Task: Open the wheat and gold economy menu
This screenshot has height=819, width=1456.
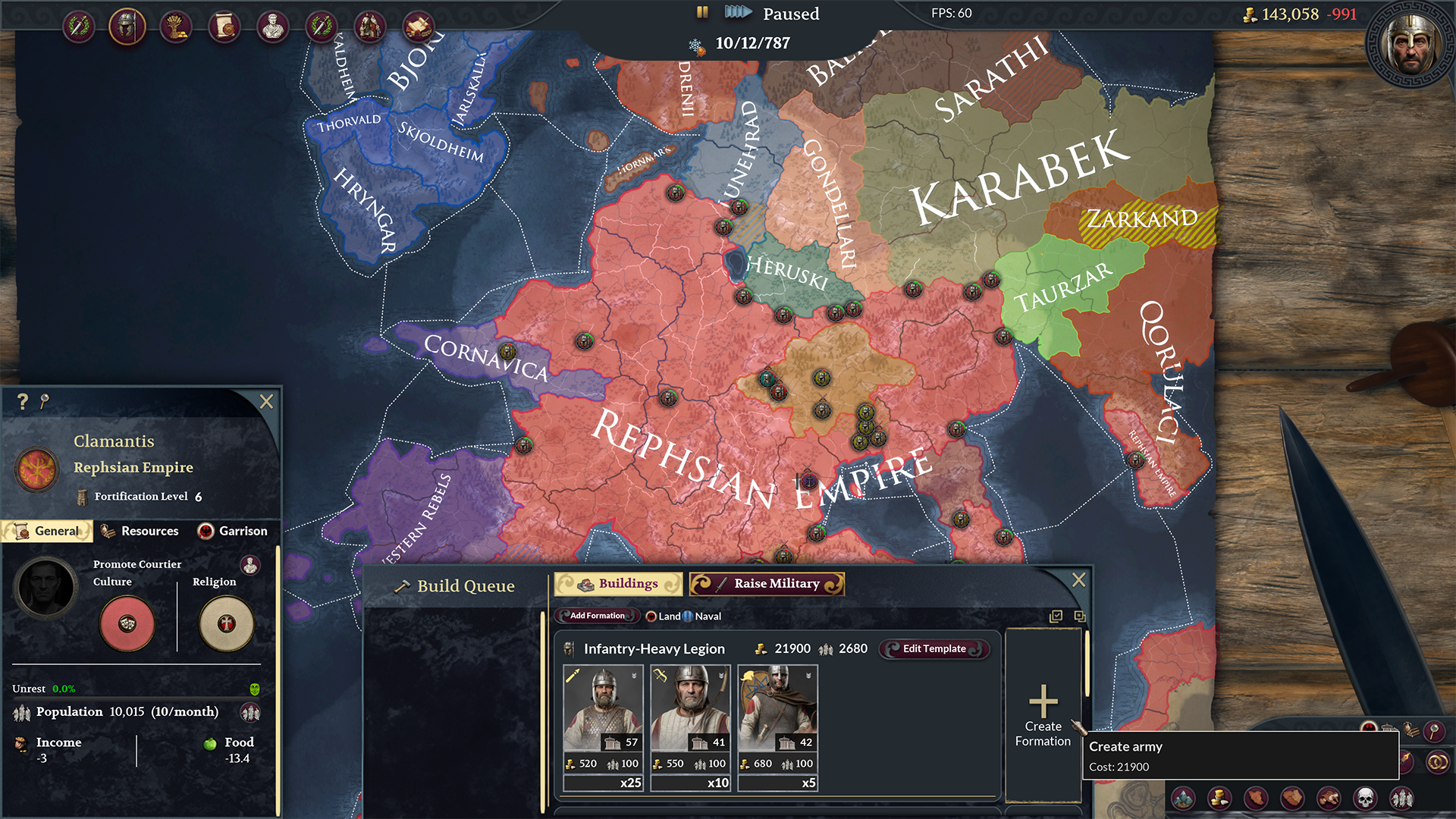Action: click(176, 27)
